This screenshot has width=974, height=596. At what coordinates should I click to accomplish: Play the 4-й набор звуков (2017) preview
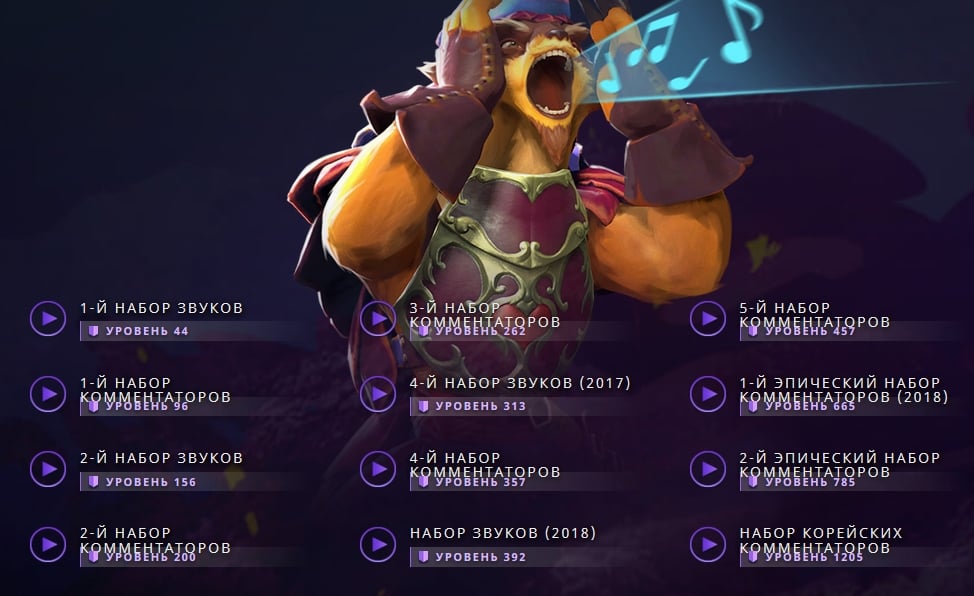click(x=378, y=393)
